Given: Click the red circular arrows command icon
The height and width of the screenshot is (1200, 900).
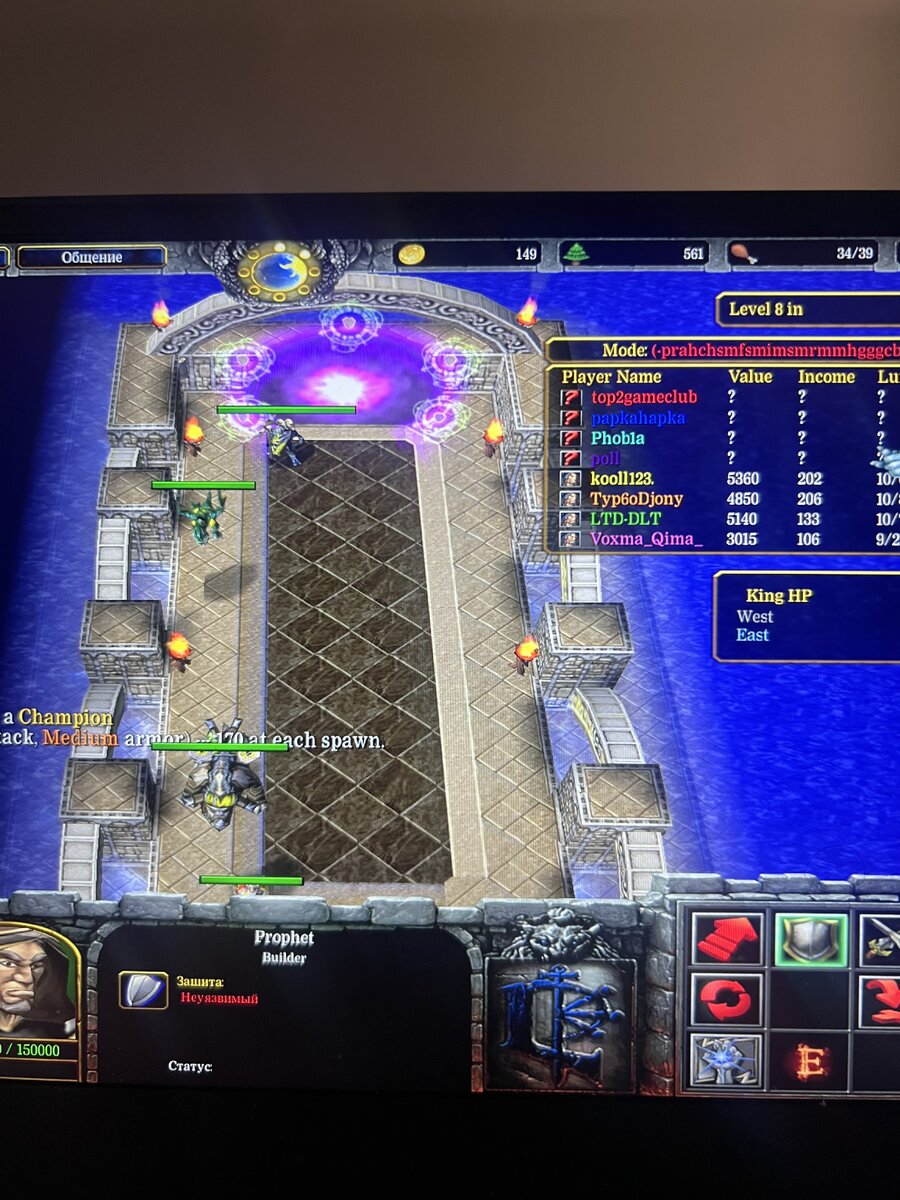Looking at the screenshot, I should pyautogui.click(x=729, y=1000).
